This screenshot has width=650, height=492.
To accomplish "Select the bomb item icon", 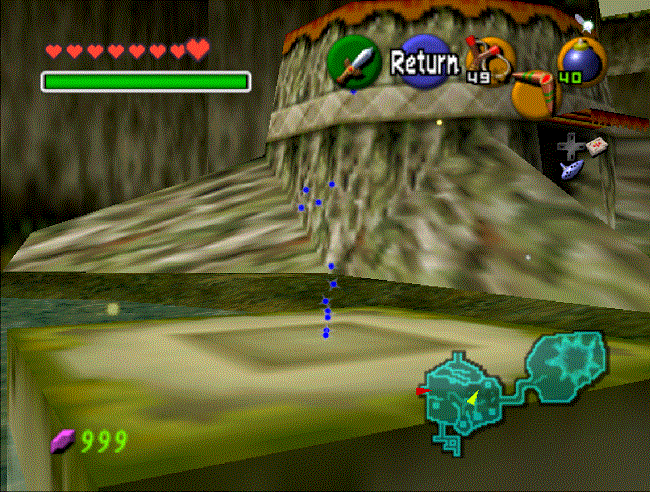I will [x=576, y=59].
